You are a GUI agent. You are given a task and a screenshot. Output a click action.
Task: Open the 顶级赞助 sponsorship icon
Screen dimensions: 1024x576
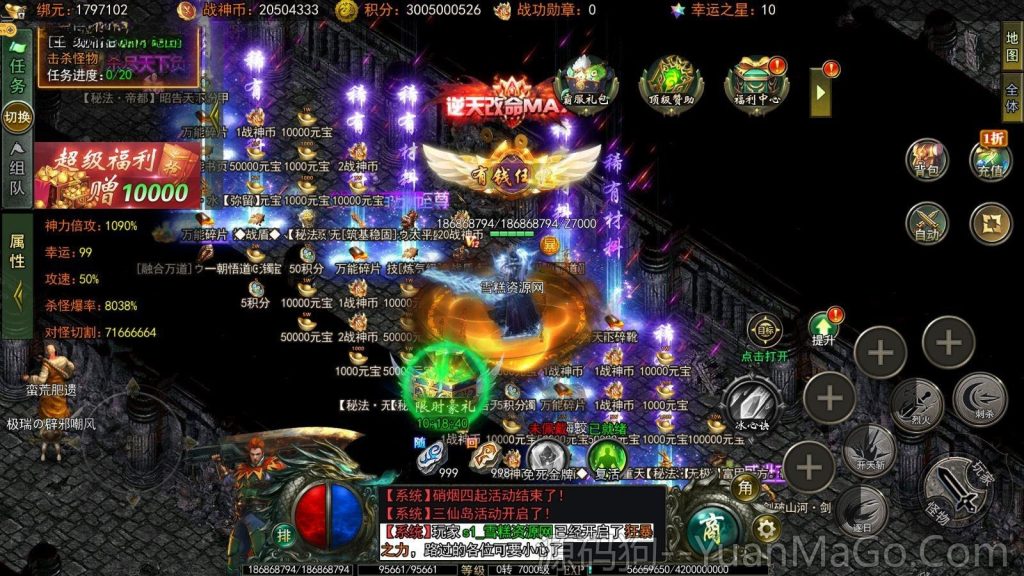pyautogui.click(x=671, y=80)
